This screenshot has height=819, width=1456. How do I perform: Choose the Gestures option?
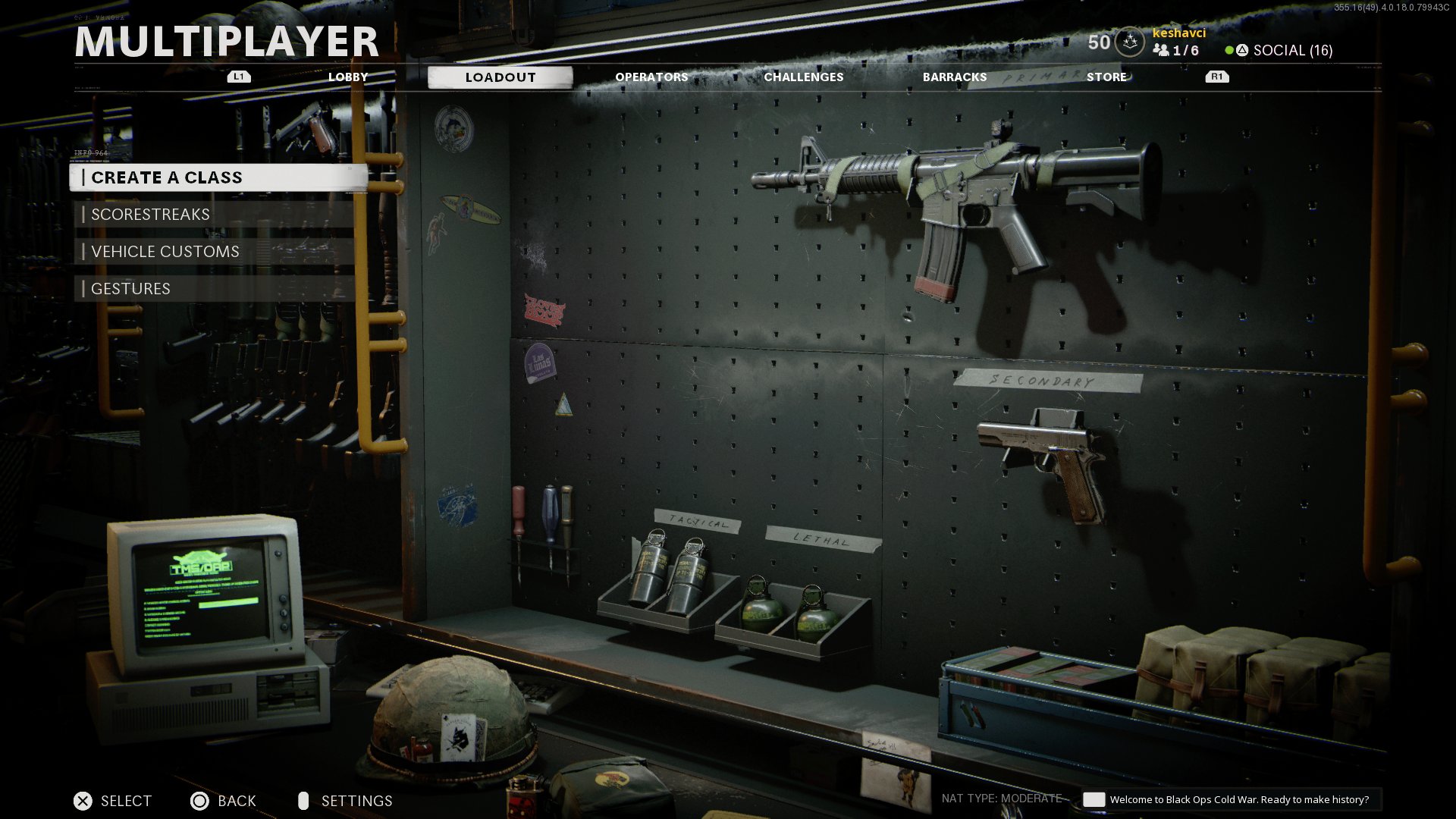coord(215,289)
